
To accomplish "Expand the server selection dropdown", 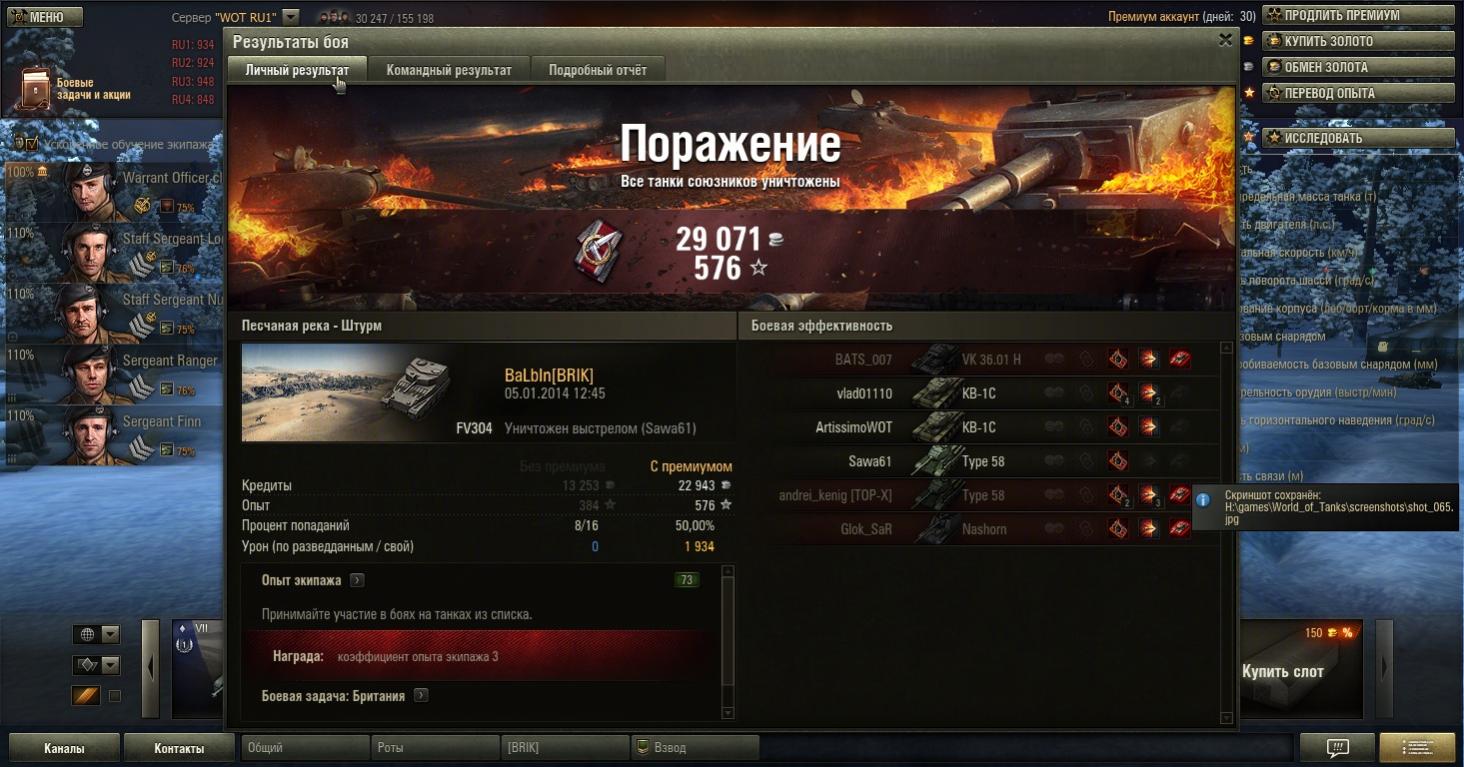I will click(290, 17).
